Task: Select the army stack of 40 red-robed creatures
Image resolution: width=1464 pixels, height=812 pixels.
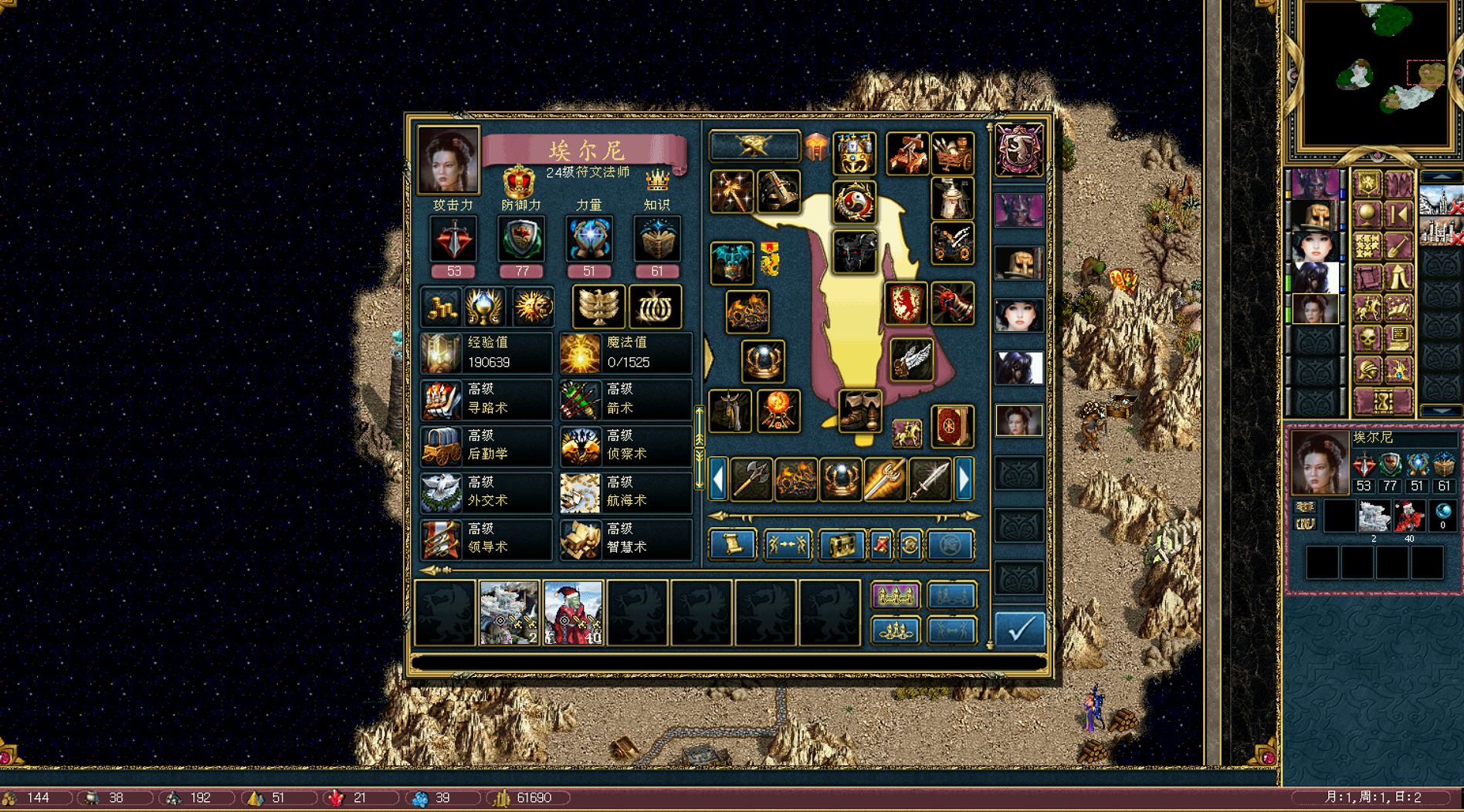Action: (573, 613)
